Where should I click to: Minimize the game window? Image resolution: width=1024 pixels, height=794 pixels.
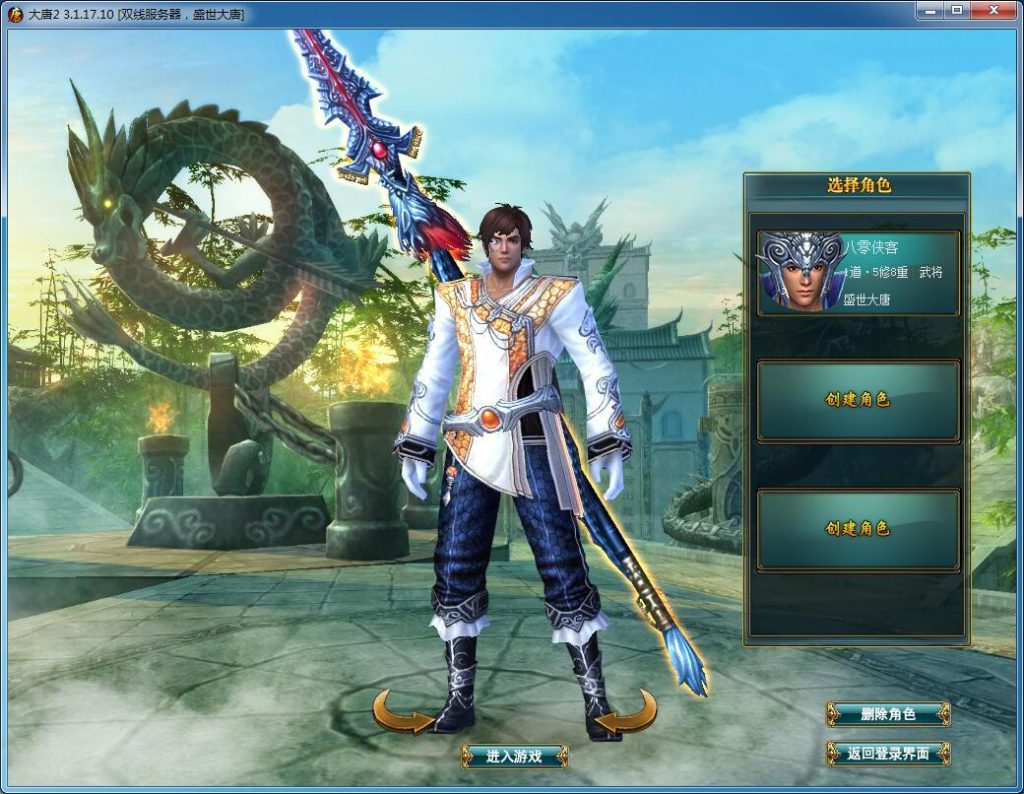(931, 10)
